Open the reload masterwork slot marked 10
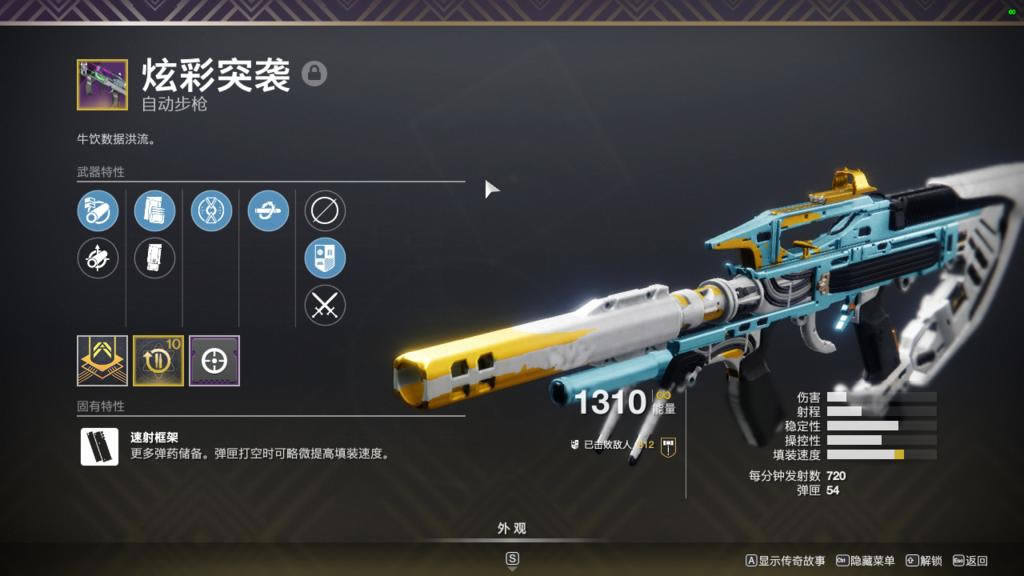 point(158,360)
